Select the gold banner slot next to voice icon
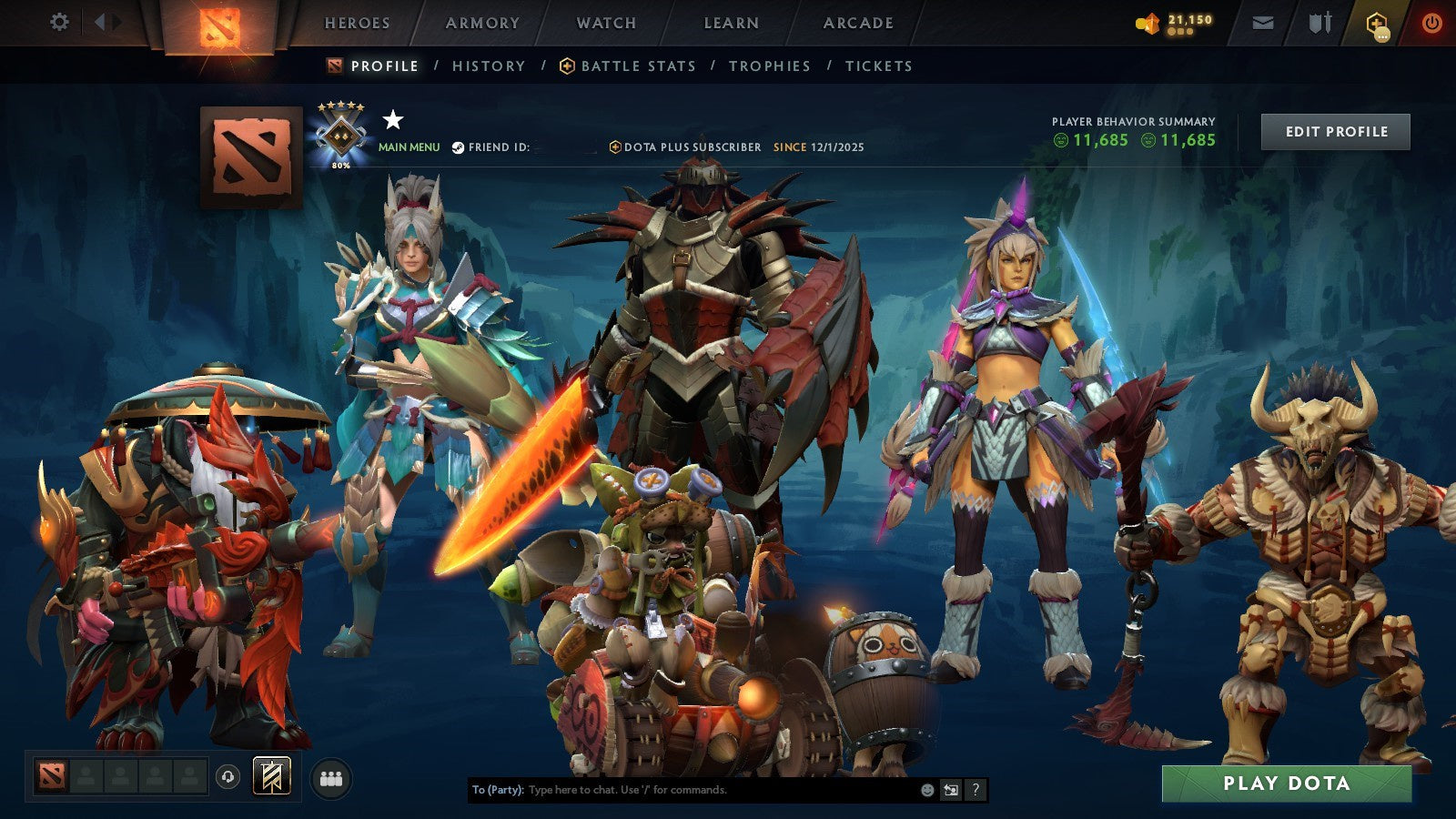The width and height of the screenshot is (1456, 819). click(x=271, y=775)
